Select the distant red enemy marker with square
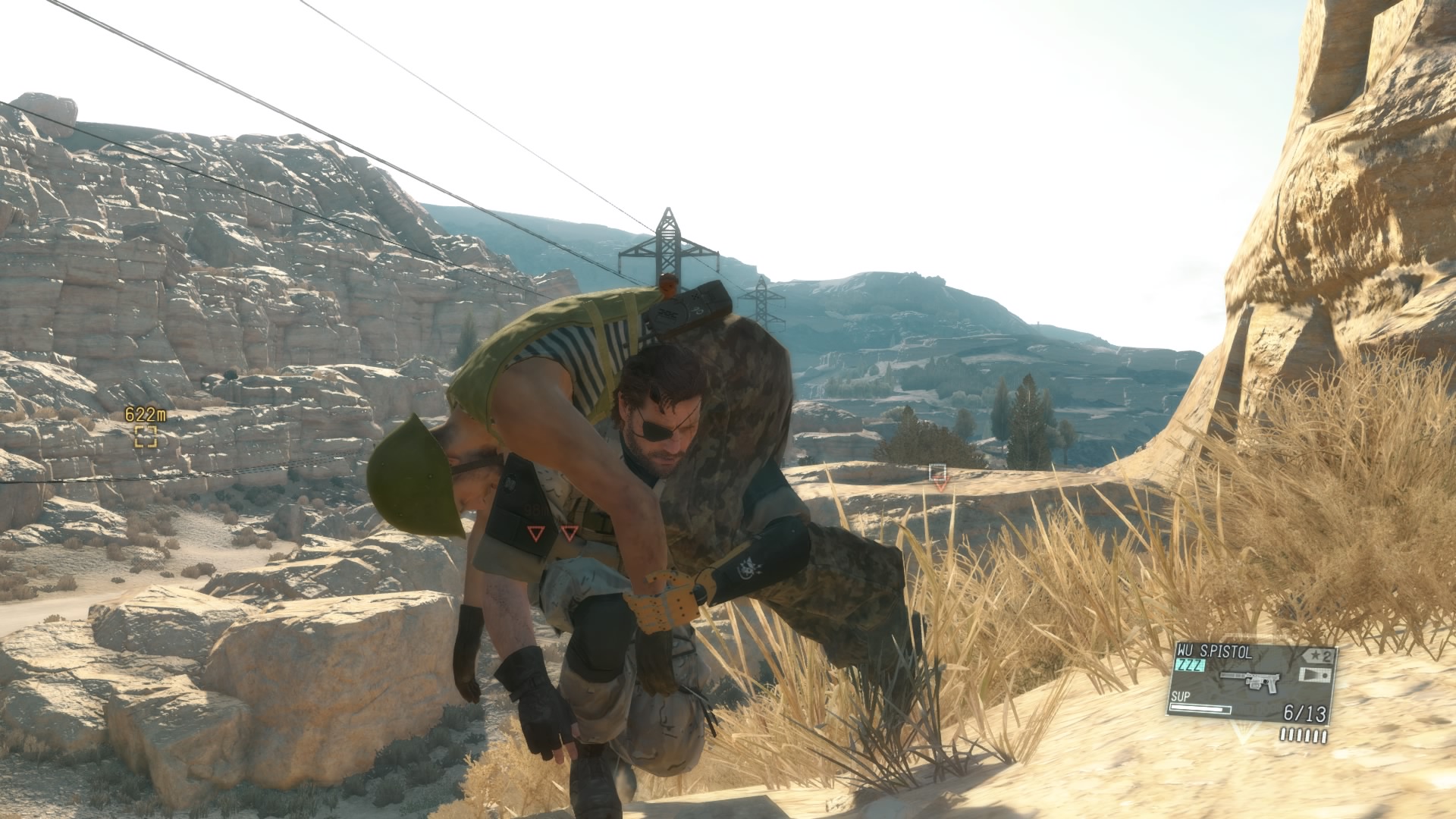This screenshot has width=1456, height=819. 939,477
